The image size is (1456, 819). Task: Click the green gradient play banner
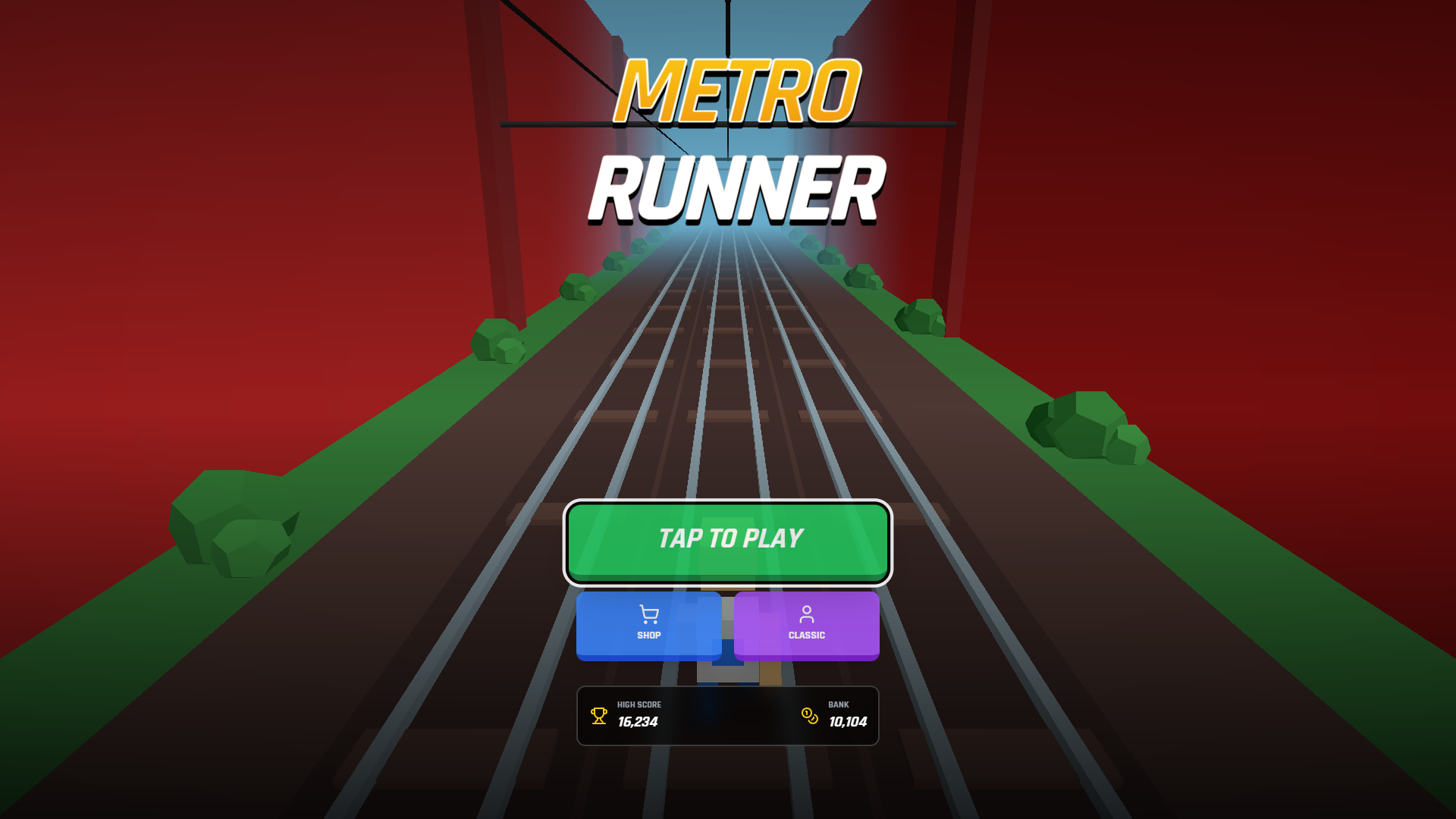tap(728, 540)
